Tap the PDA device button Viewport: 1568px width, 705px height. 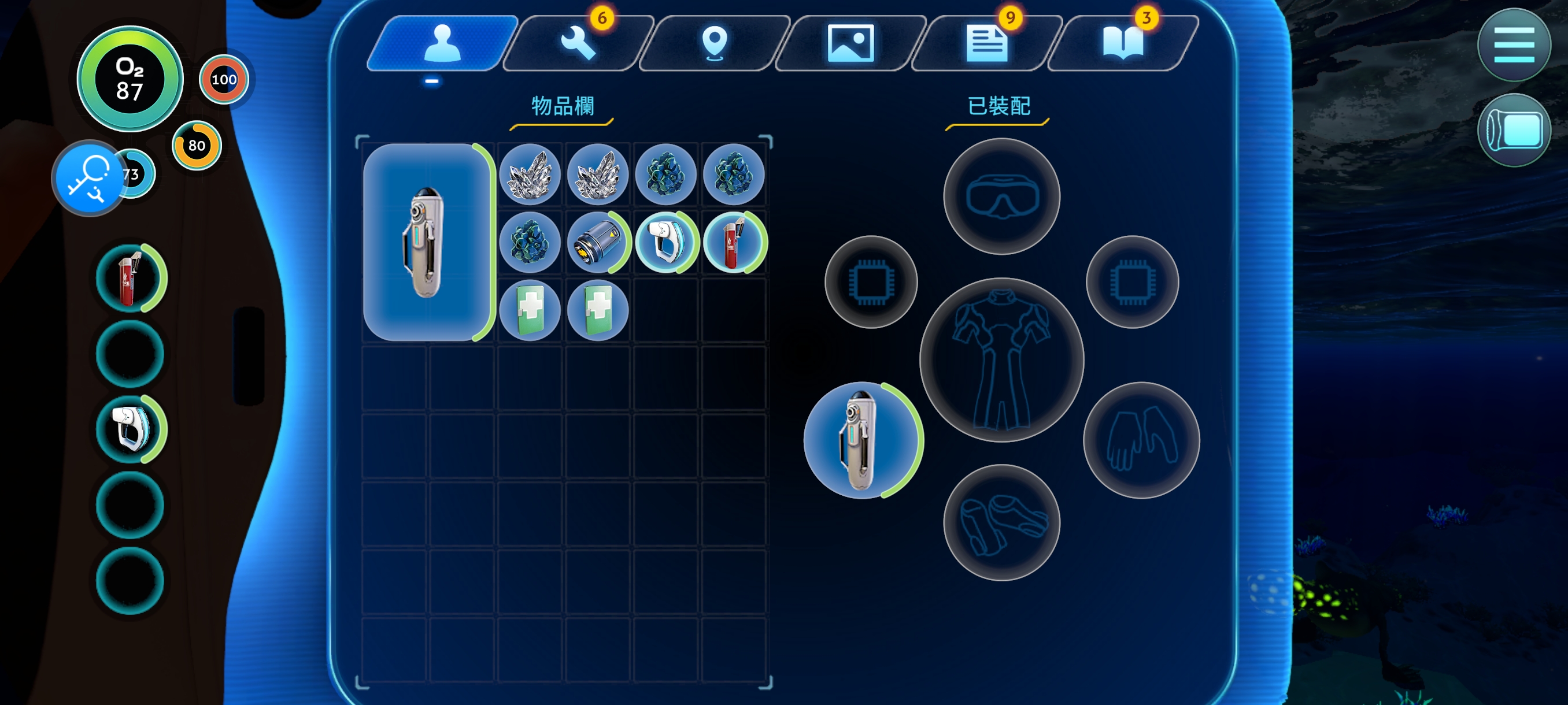tap(1513, 130)
